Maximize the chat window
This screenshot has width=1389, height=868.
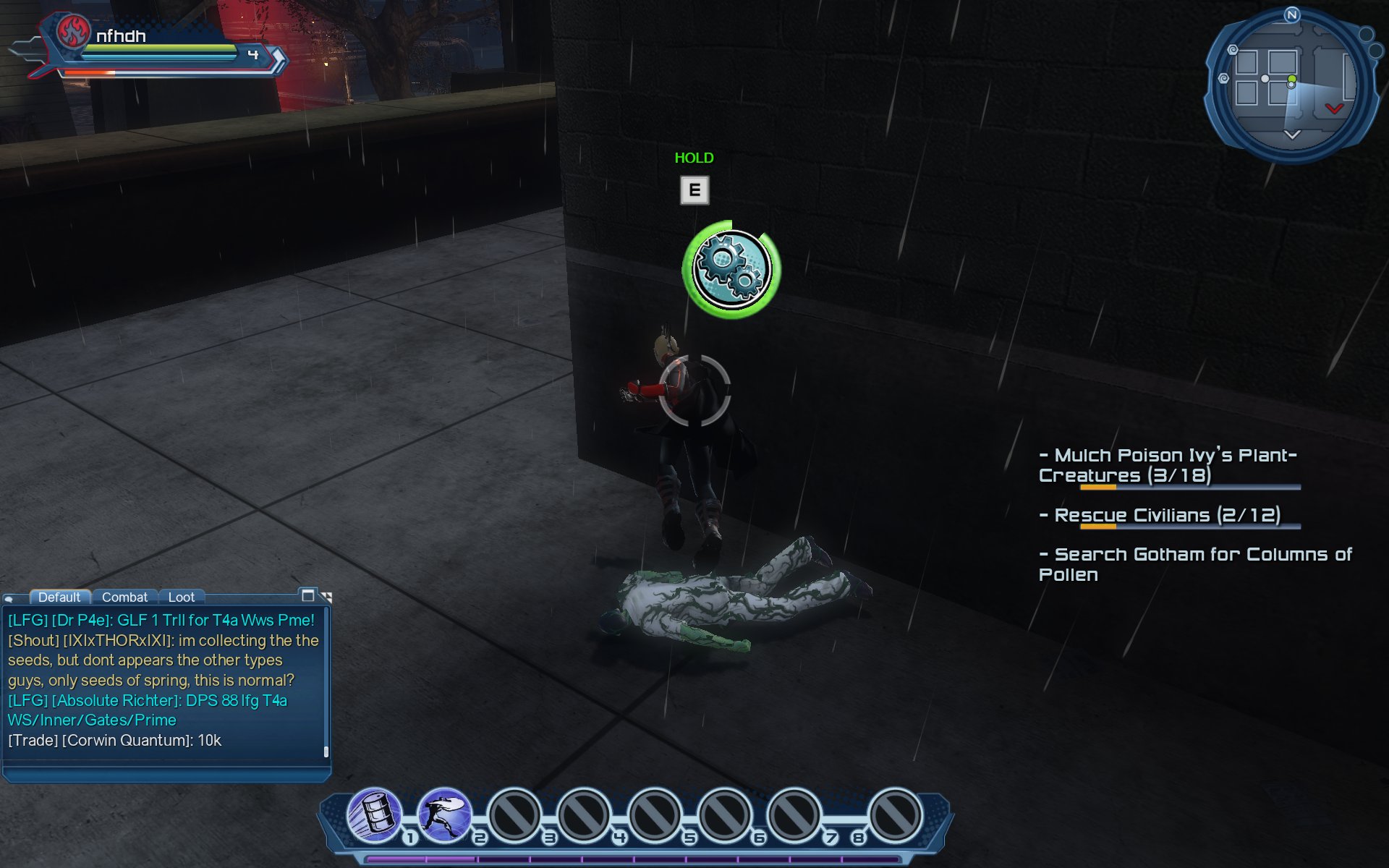[x=308, y=595]
